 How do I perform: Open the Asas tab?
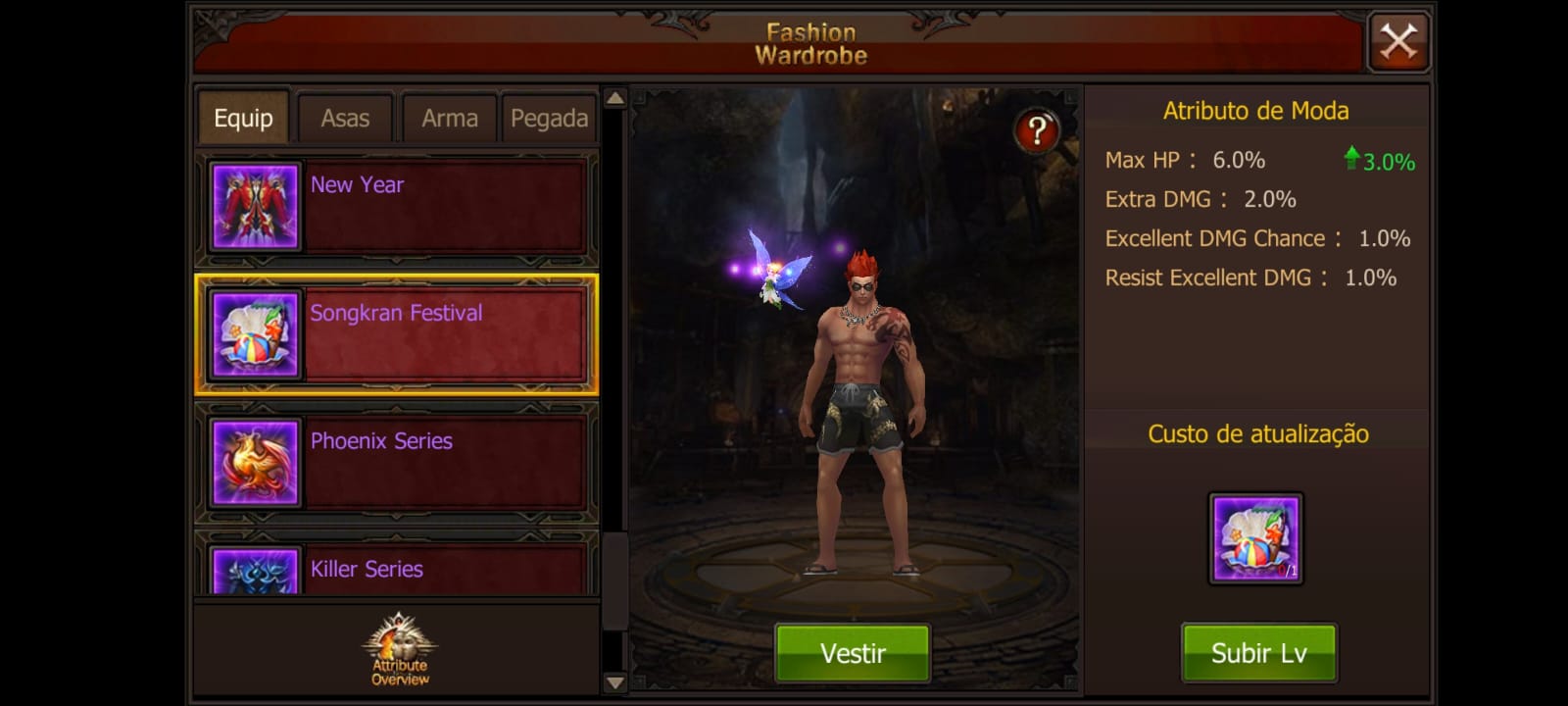pos(345,119)
